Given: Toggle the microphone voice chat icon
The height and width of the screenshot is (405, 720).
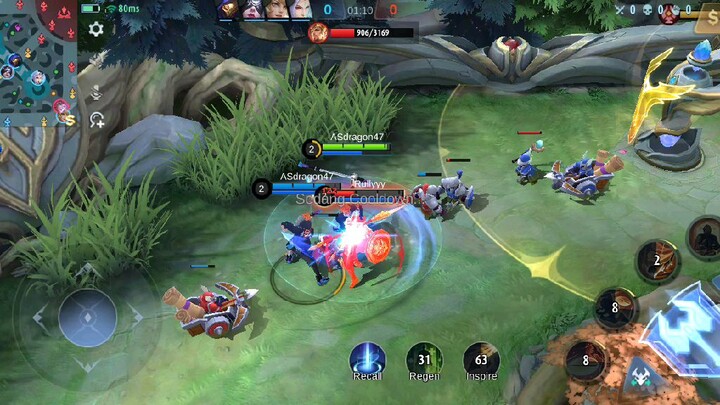Looking at the screenshot, I should pyautogui.click(x=97, y=94).
